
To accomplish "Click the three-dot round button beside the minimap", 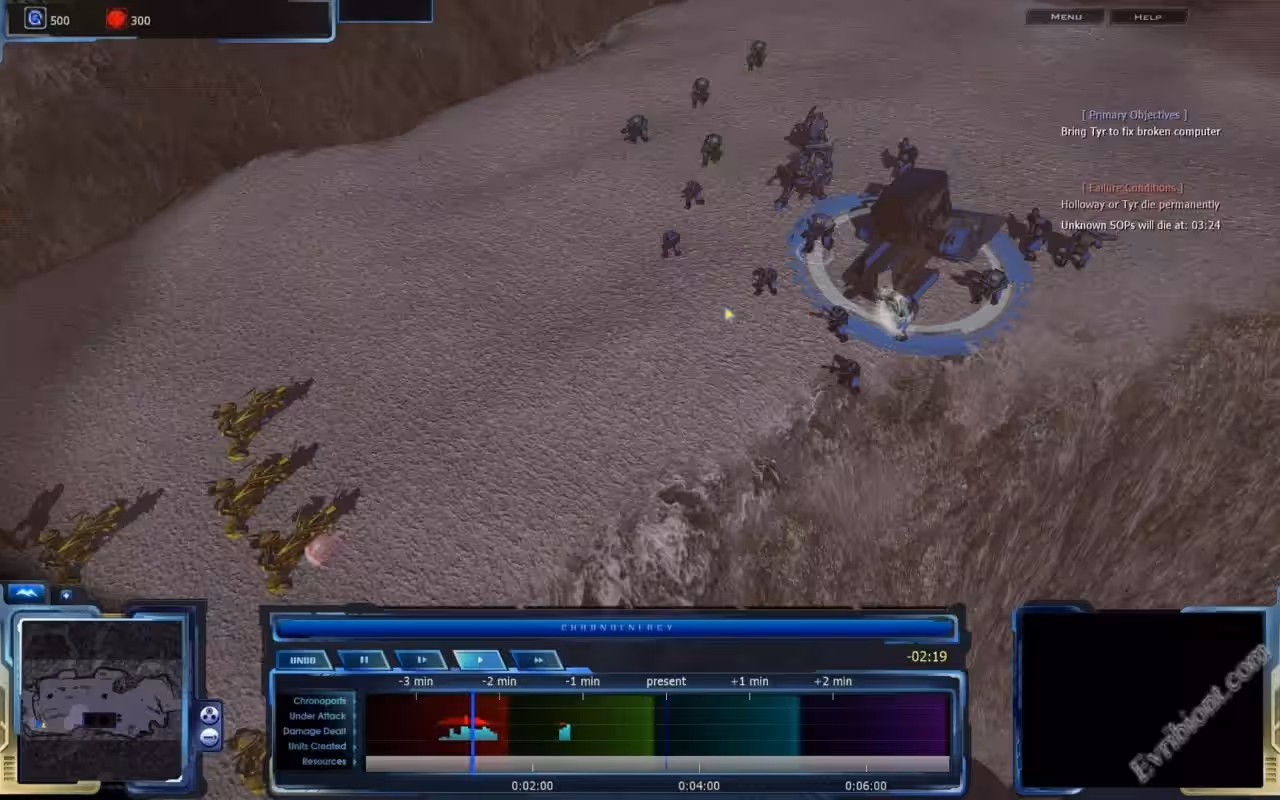I will [210, 715].
